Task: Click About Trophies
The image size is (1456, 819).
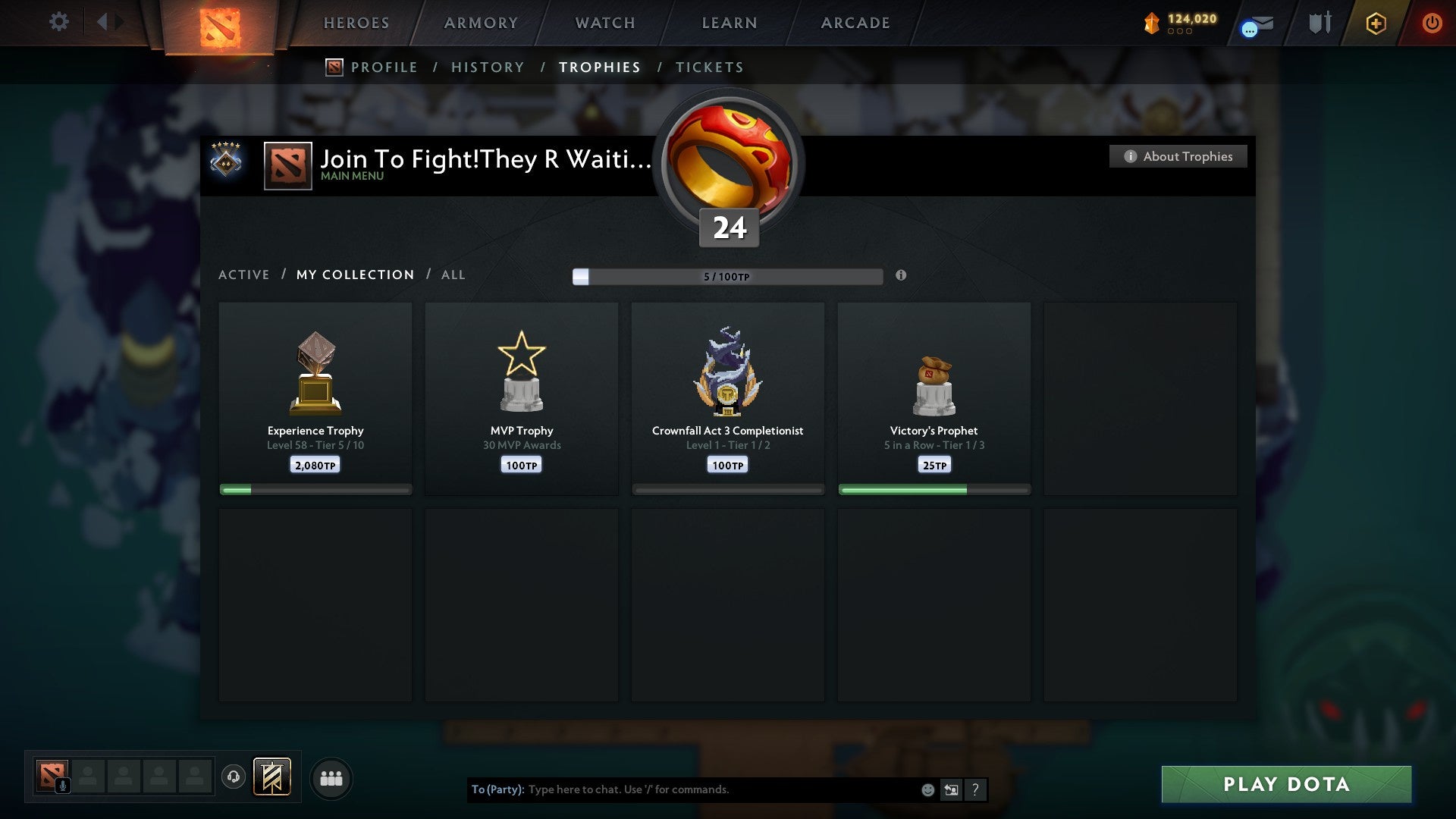Action: 1178,156
